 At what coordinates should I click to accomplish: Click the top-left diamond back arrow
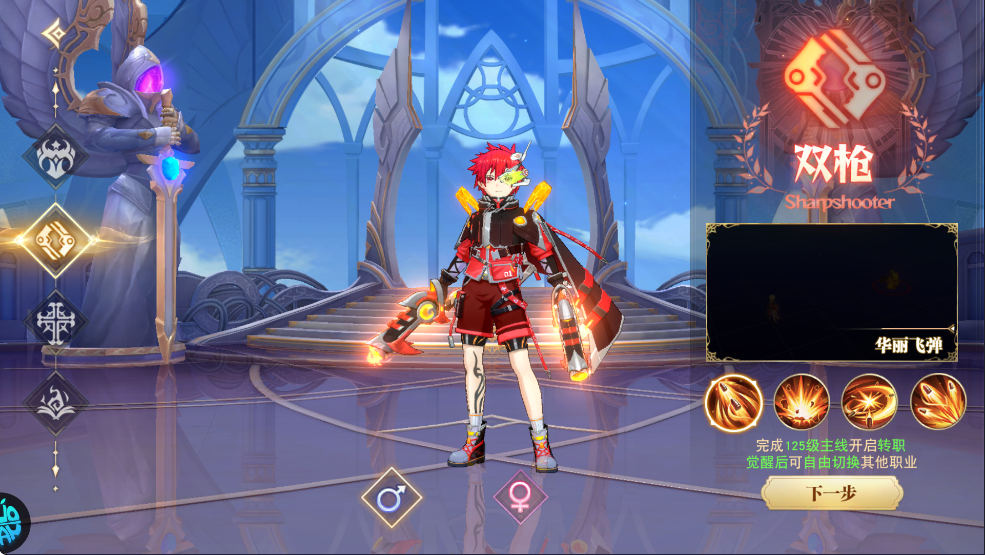click(x=55, y=35)
